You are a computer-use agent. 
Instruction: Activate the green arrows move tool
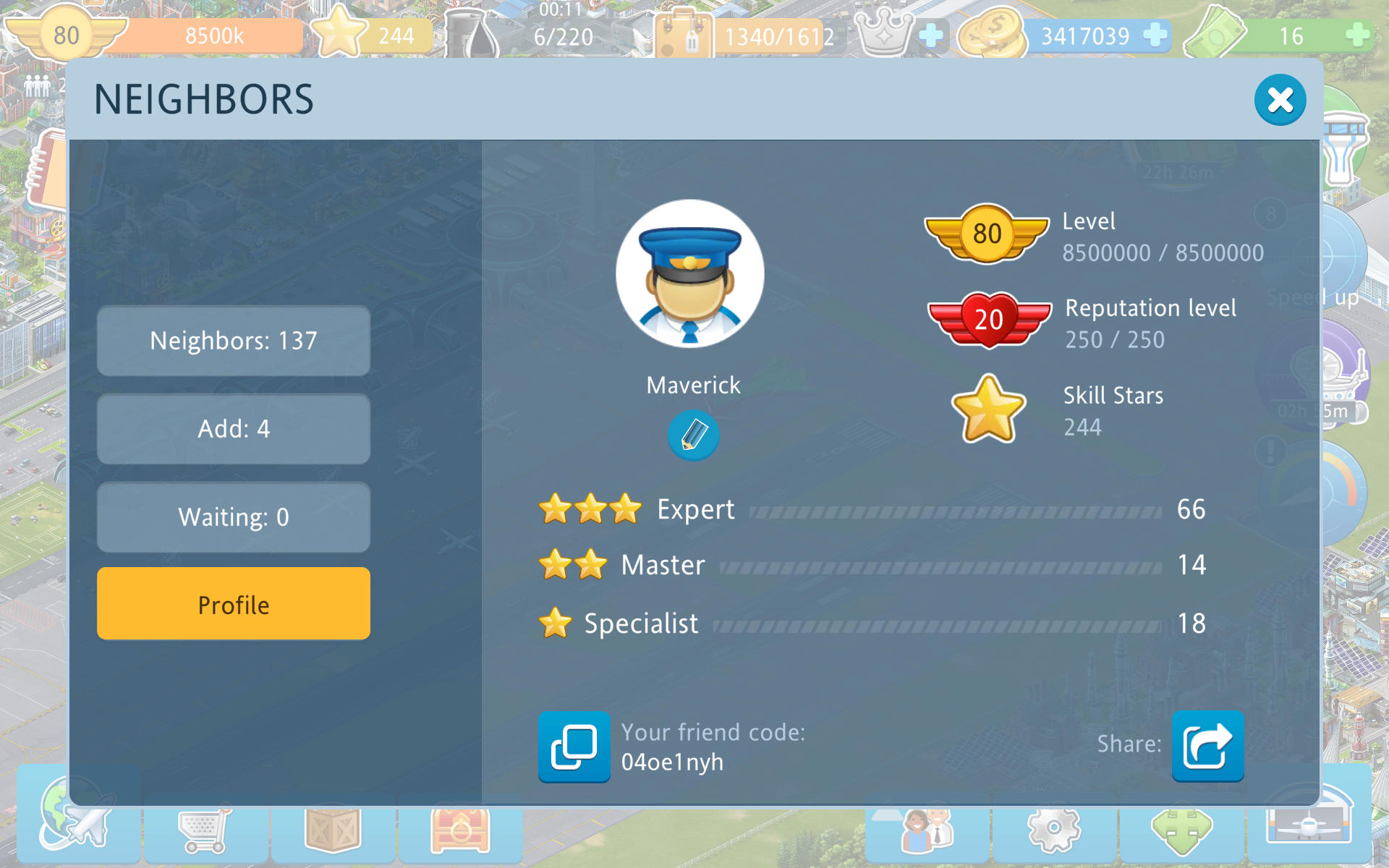point(1181,832)
